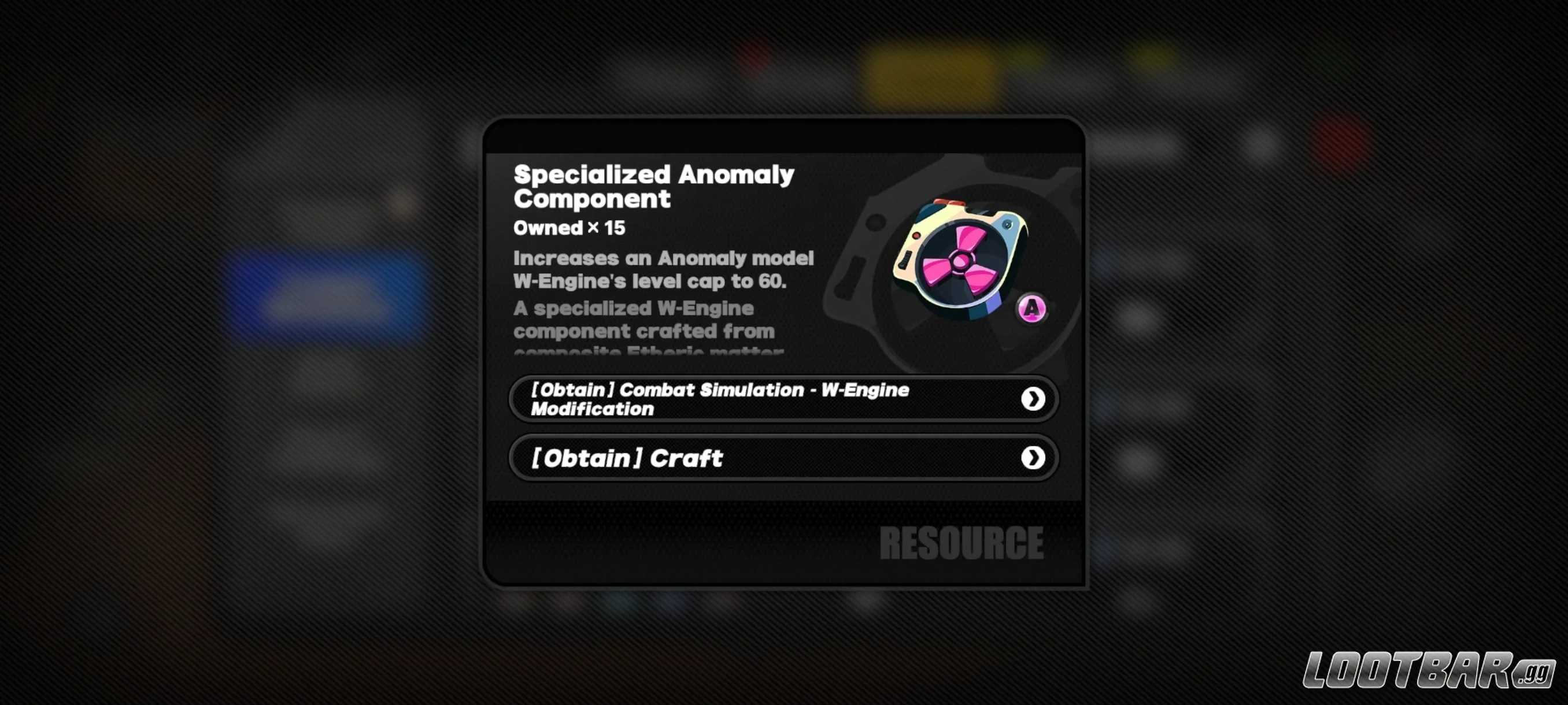Image resolution: width=1568 pixels, height=705 pixels.
Task: Click the A-rank badge on the item
Action: point(1033,310)
